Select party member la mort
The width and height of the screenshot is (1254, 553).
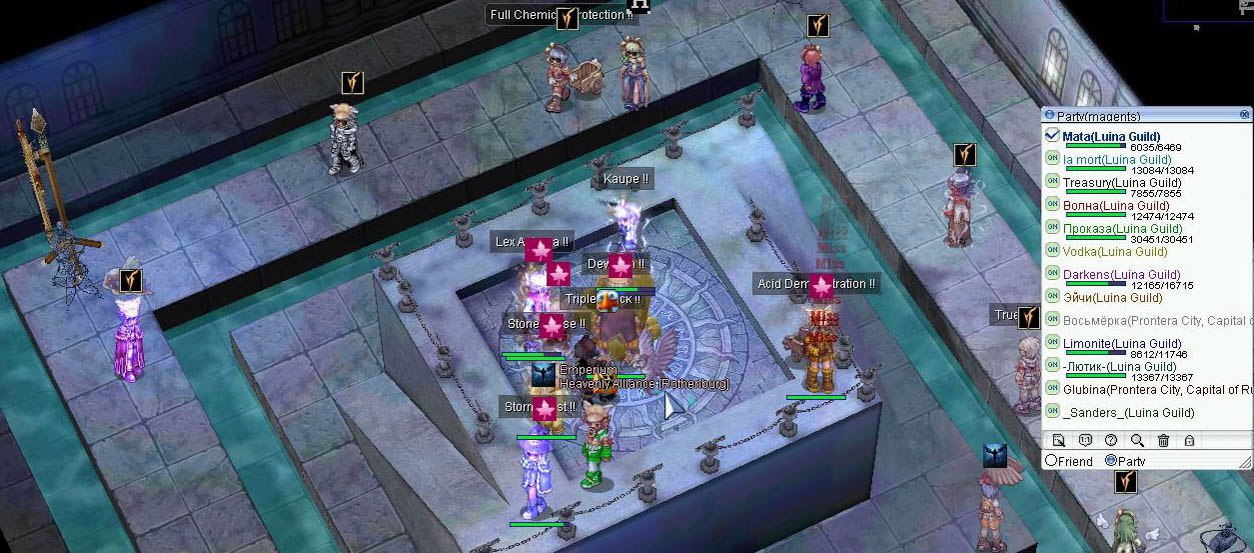click(x=1103, y=160)
